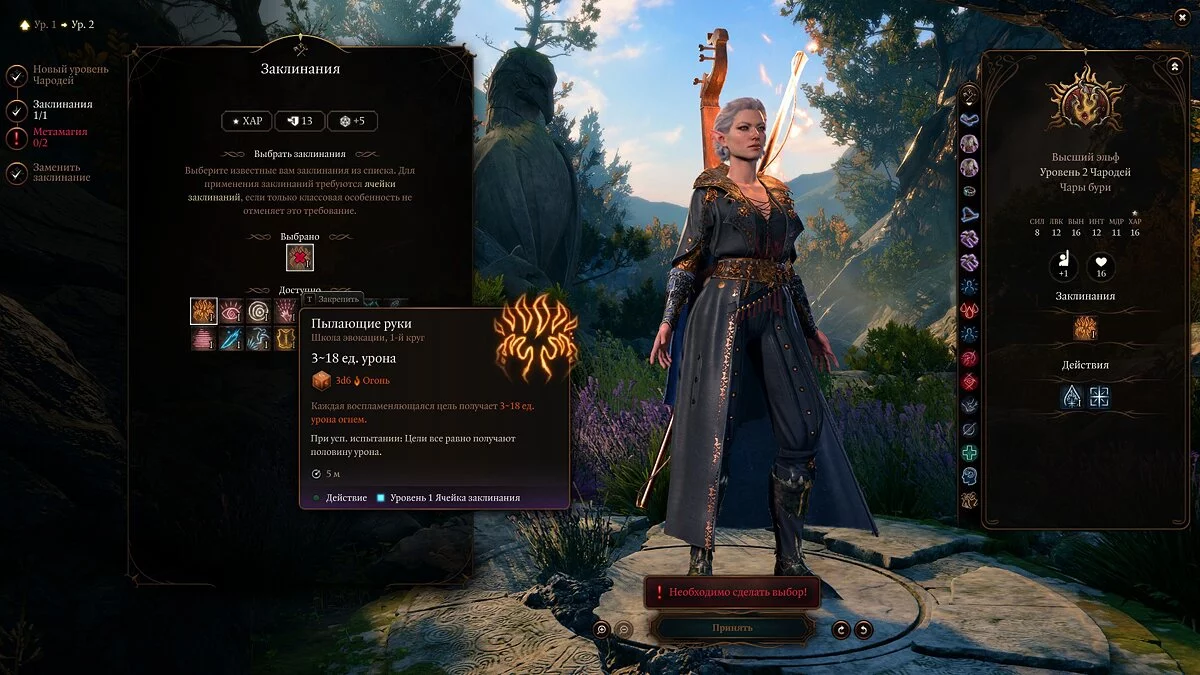
Task: Choose the blue dagger spell icon
Action: coord(232,339)
